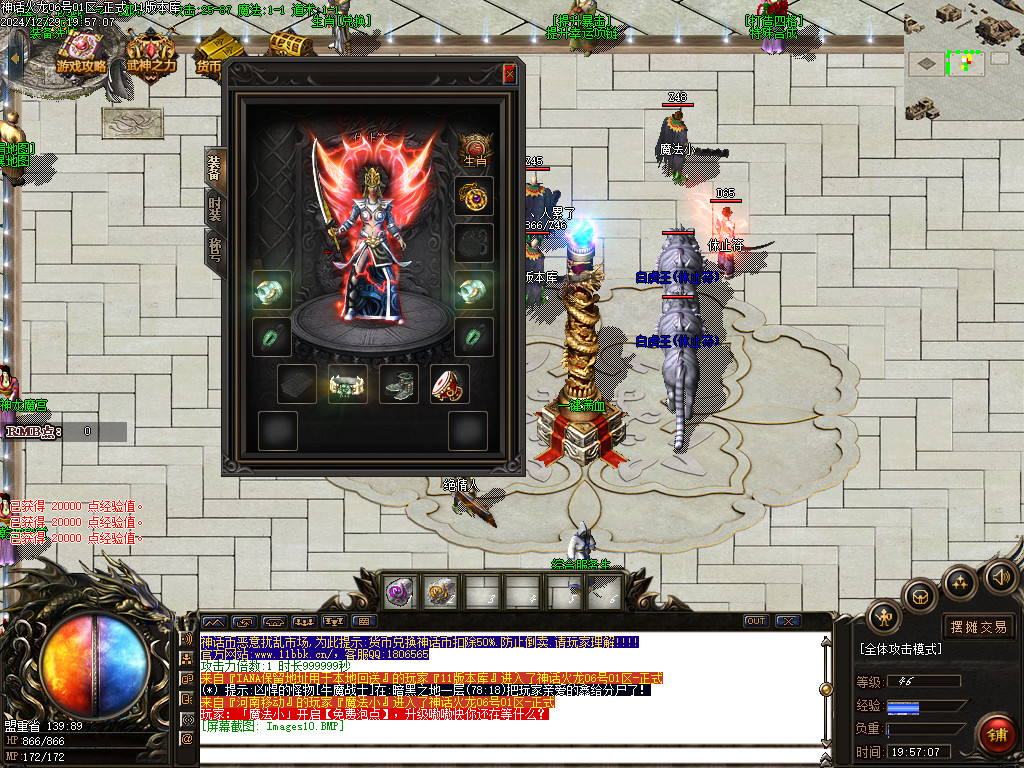Image resolution: width=1024 pixels, height=768 pixels.
Task: Switch to the 时装 fashion tab
Action: click(214, 208)
